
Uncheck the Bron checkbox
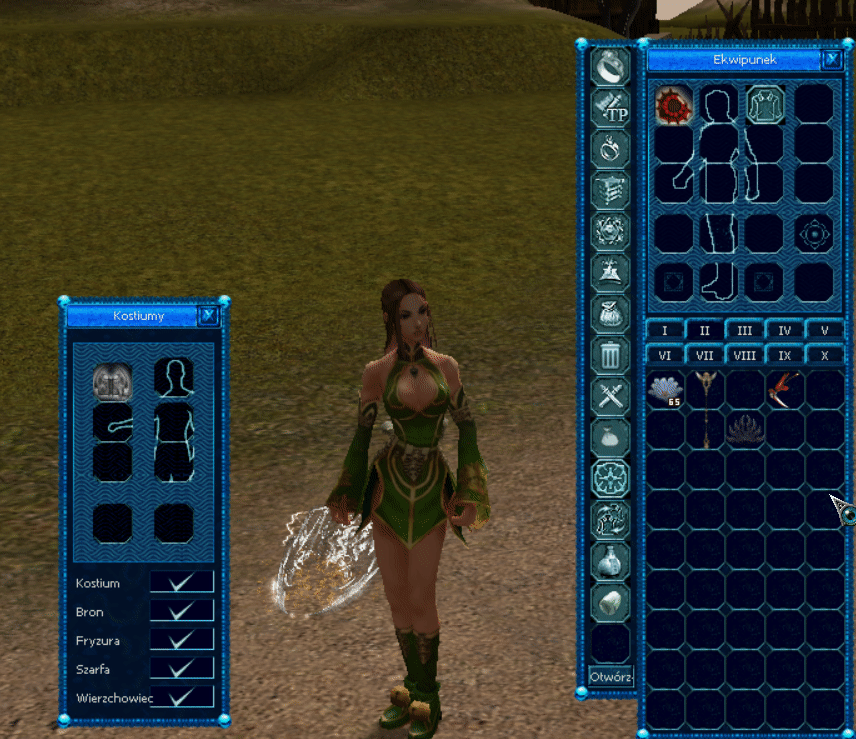click(x=181, y=611)
